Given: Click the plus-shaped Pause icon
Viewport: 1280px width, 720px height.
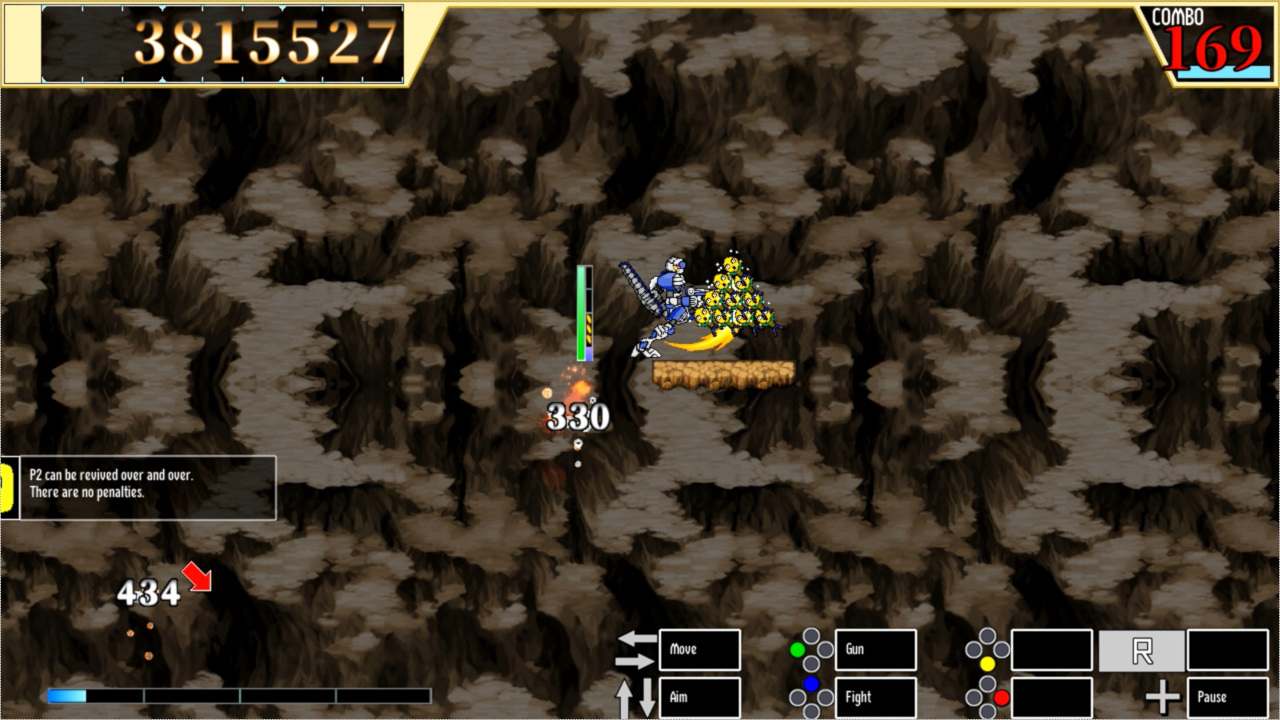Looking at the screenshot, I should (x=1162, y=696).
